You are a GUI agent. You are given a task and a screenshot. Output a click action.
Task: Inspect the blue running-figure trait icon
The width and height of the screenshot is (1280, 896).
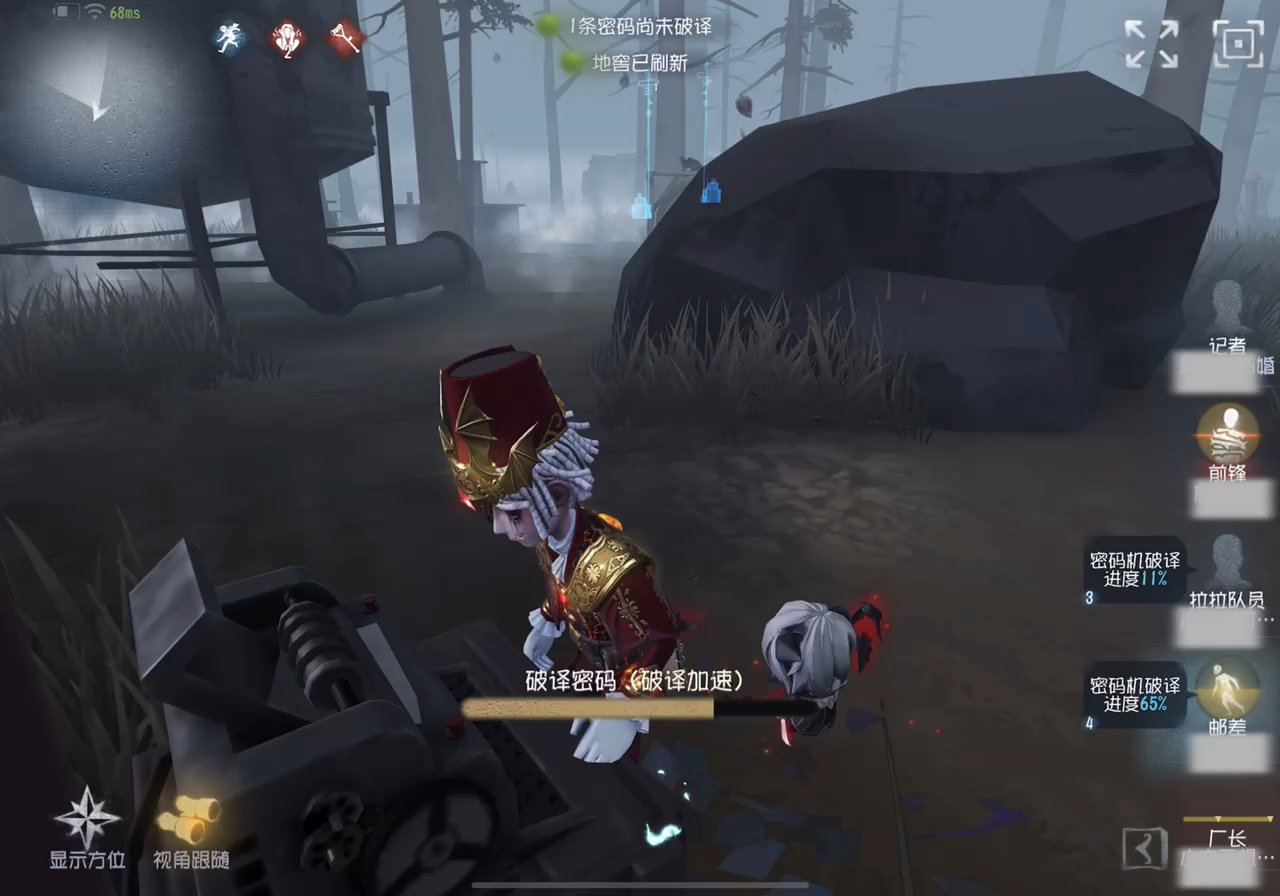[x=231, y=39]
